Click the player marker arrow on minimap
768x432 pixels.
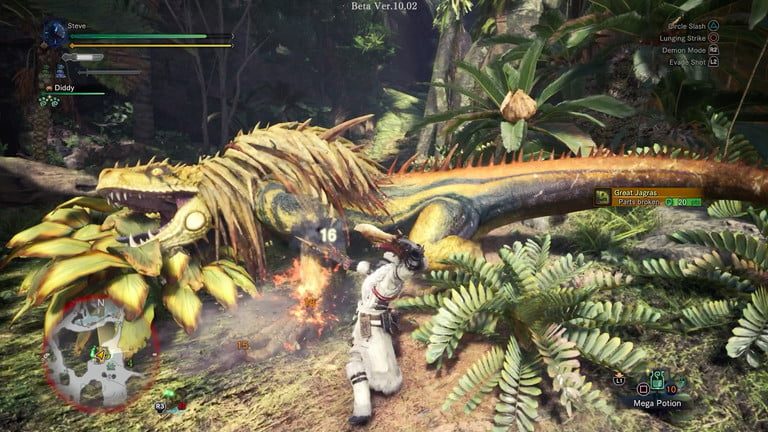coord(100,353)
